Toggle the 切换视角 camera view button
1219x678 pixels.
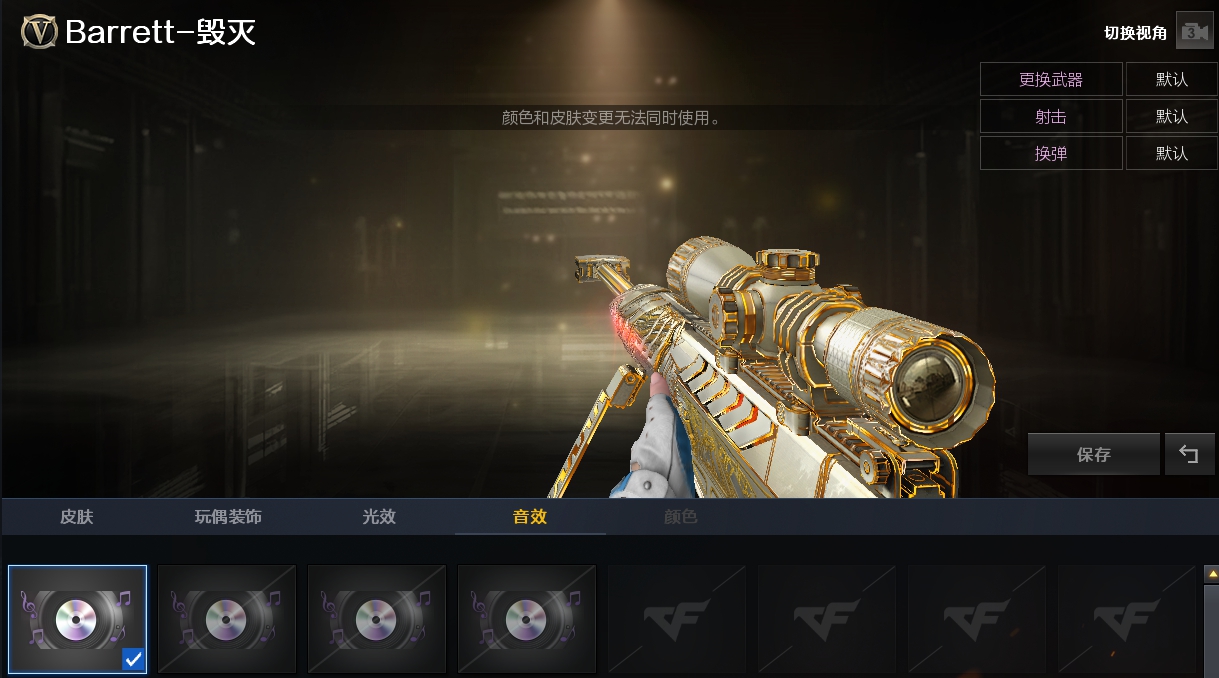1194,32
